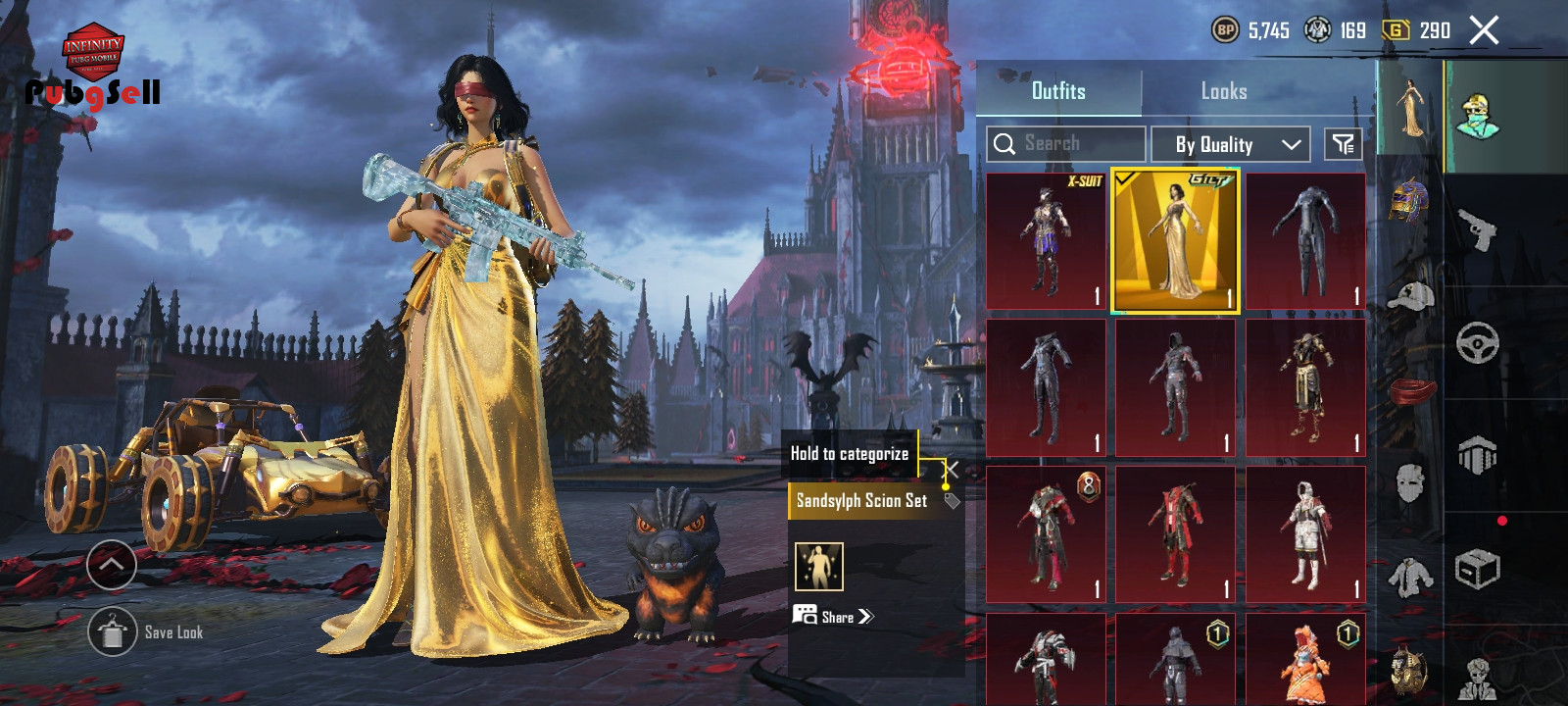
Task: Choose the golden Gilt dress outfit
Action: coord(1175,241)
